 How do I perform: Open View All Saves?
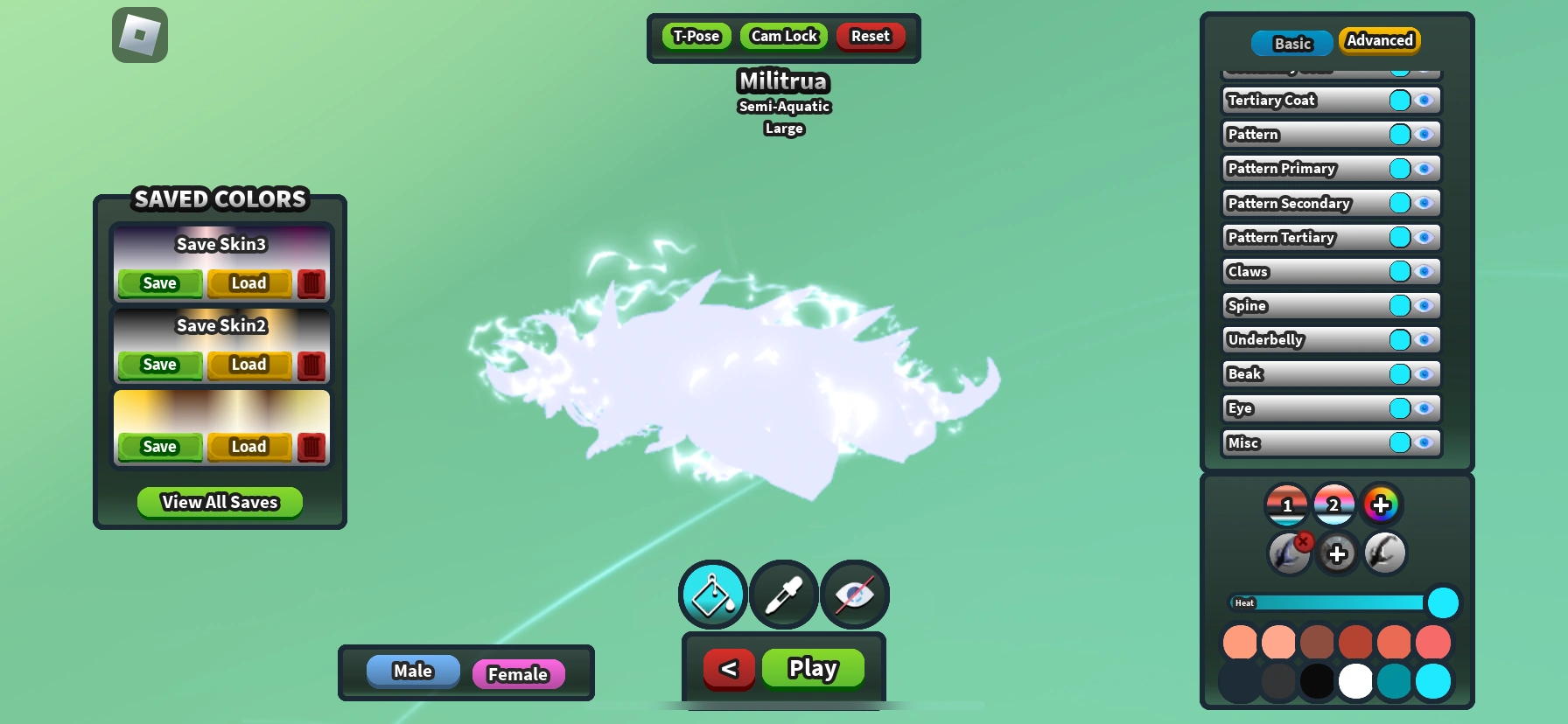(219, 502)
